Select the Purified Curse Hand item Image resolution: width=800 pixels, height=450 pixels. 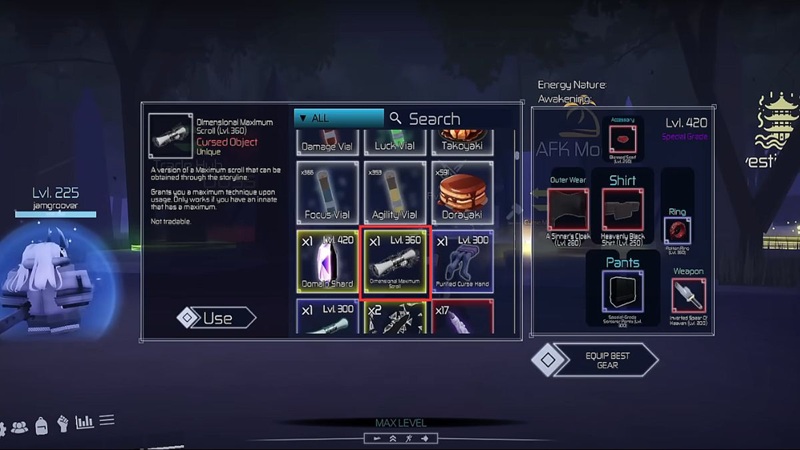tap(463, 262)
